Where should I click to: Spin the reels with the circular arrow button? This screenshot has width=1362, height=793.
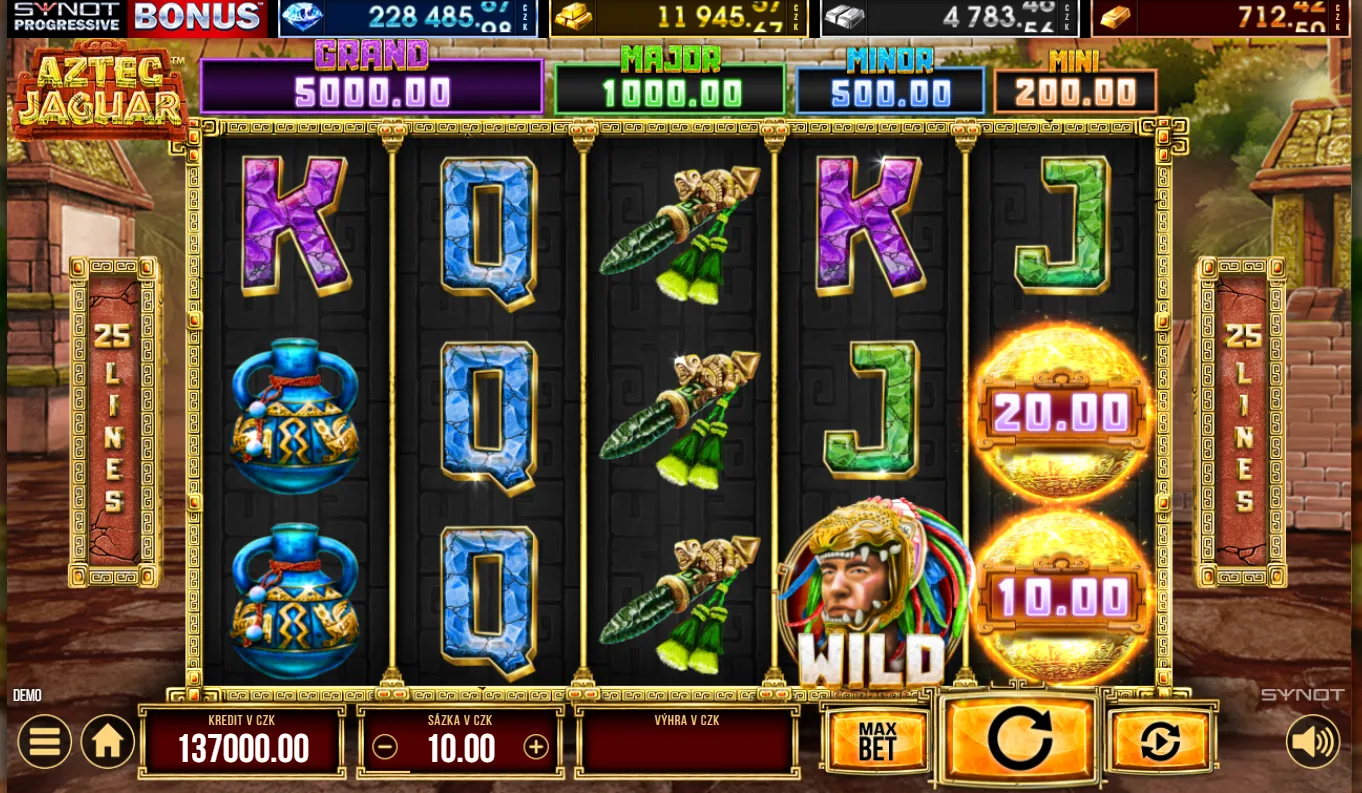tap(1019, 740)
